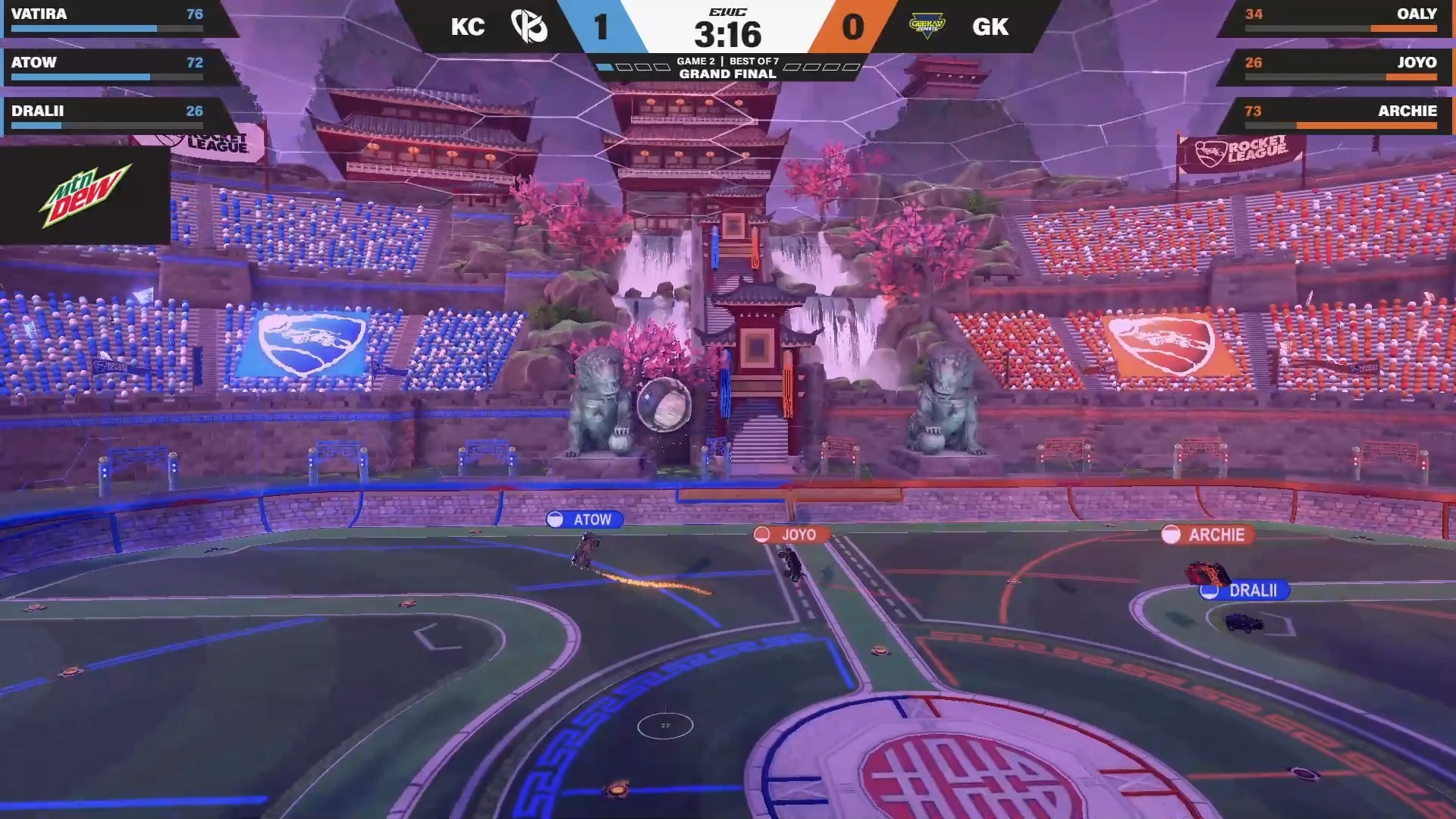Choose JOYO in the orange team list
The height and width of the screenshot is (819, 1456).
[1340, 67]
